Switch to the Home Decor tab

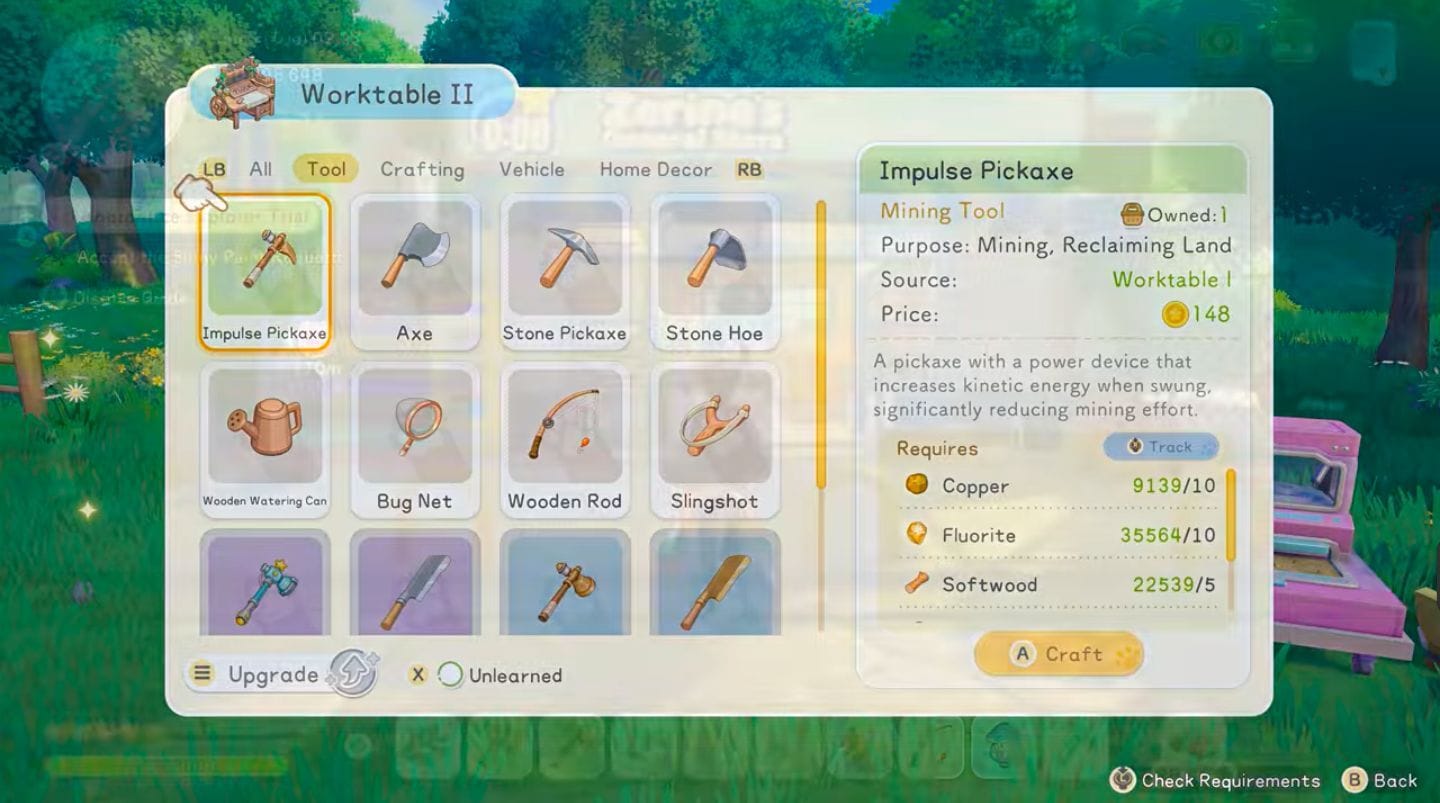[x=655, y=169]
